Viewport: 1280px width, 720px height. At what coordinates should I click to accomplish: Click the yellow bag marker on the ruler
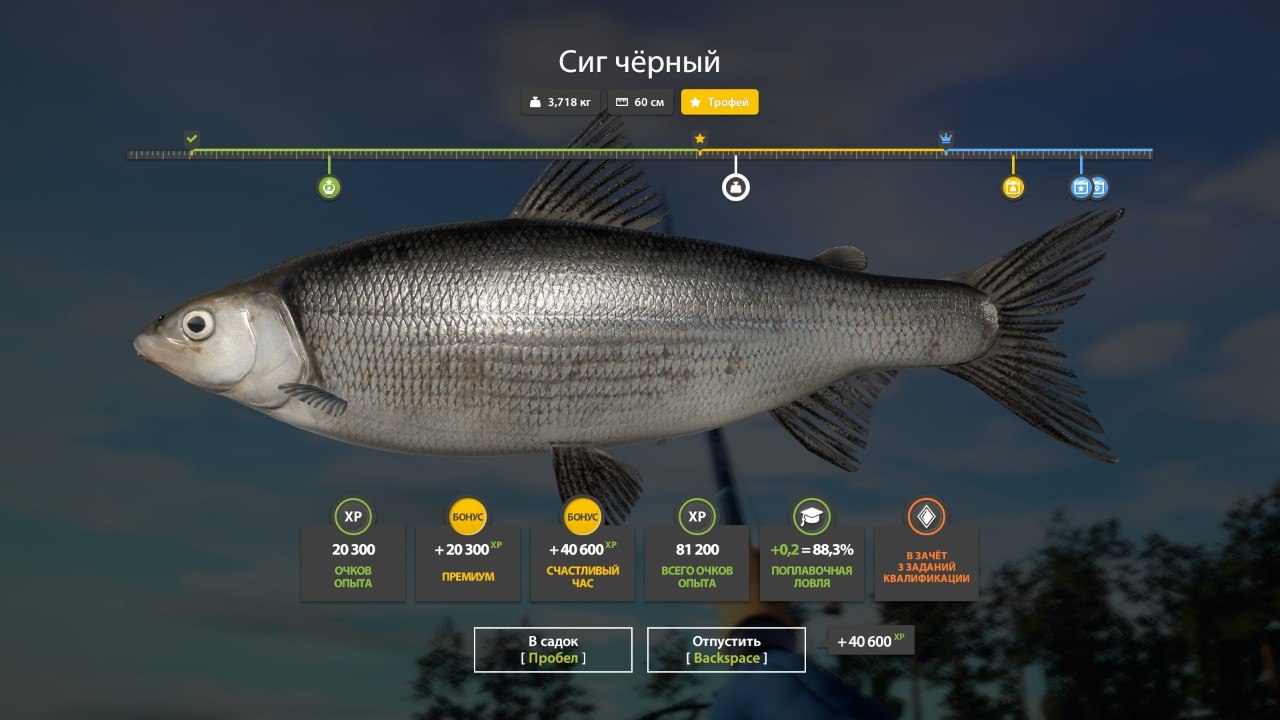(x=1014, y=186)
